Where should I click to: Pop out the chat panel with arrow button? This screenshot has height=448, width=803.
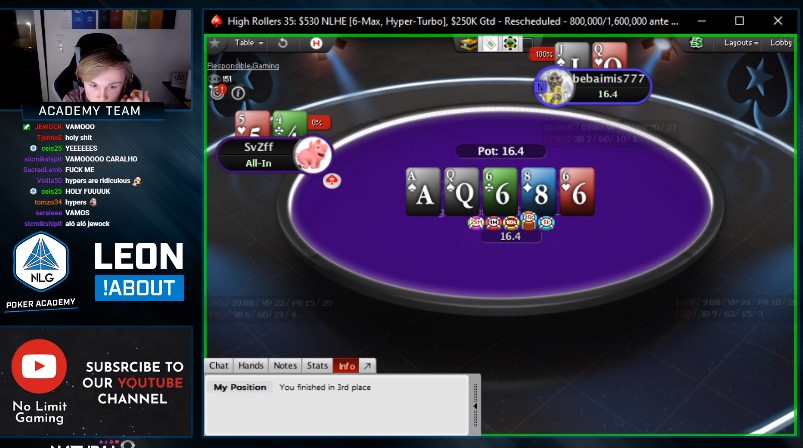(367, 366)
